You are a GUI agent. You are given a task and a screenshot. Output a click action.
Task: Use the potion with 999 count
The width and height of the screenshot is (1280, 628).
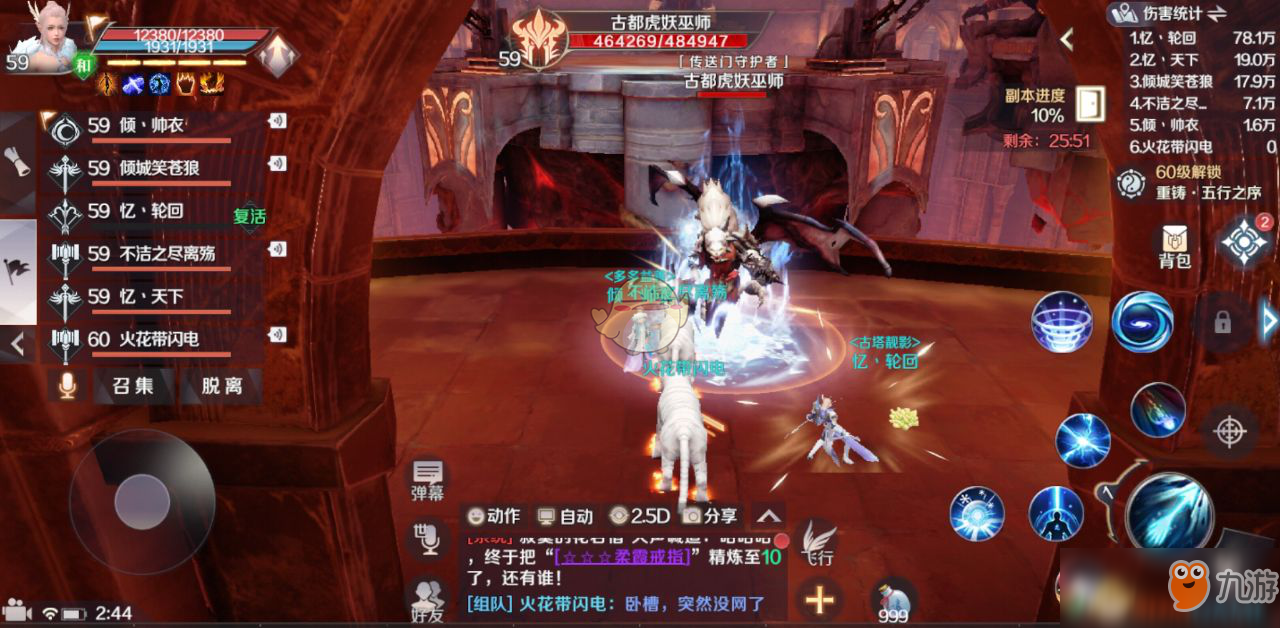click(893, 601)
